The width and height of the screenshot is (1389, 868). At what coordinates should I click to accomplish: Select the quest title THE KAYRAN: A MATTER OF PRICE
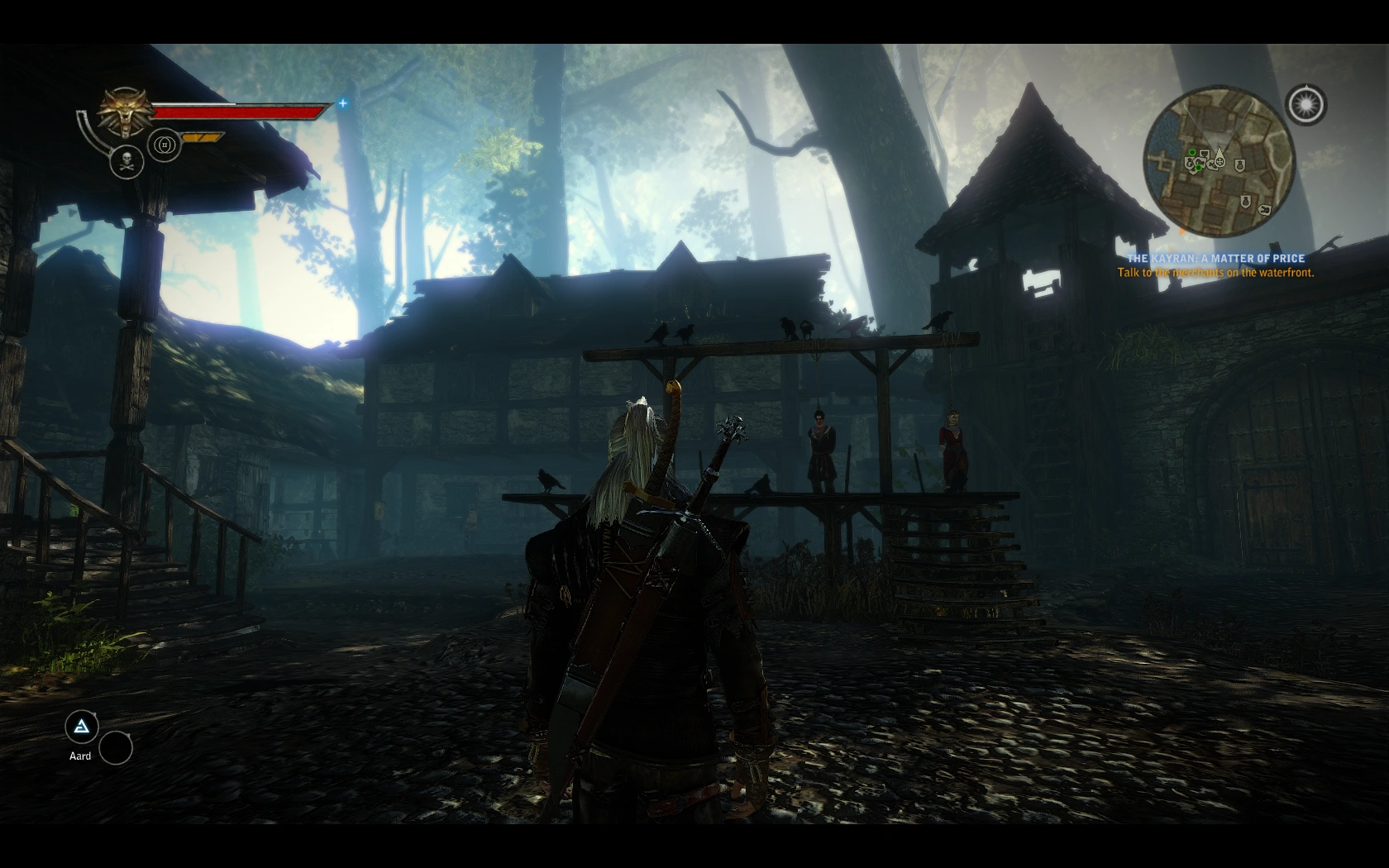[1215, 258]
